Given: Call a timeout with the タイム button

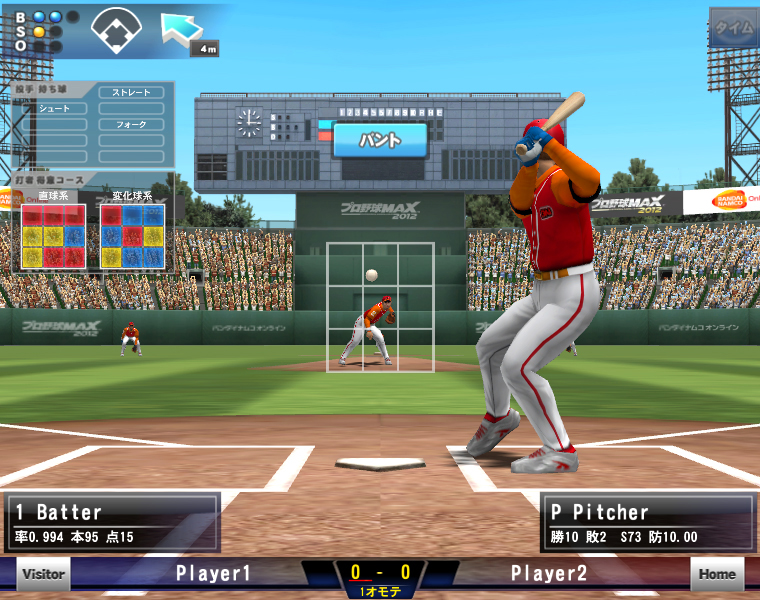Looking at the screenshot, I should (x=734, y=28).
